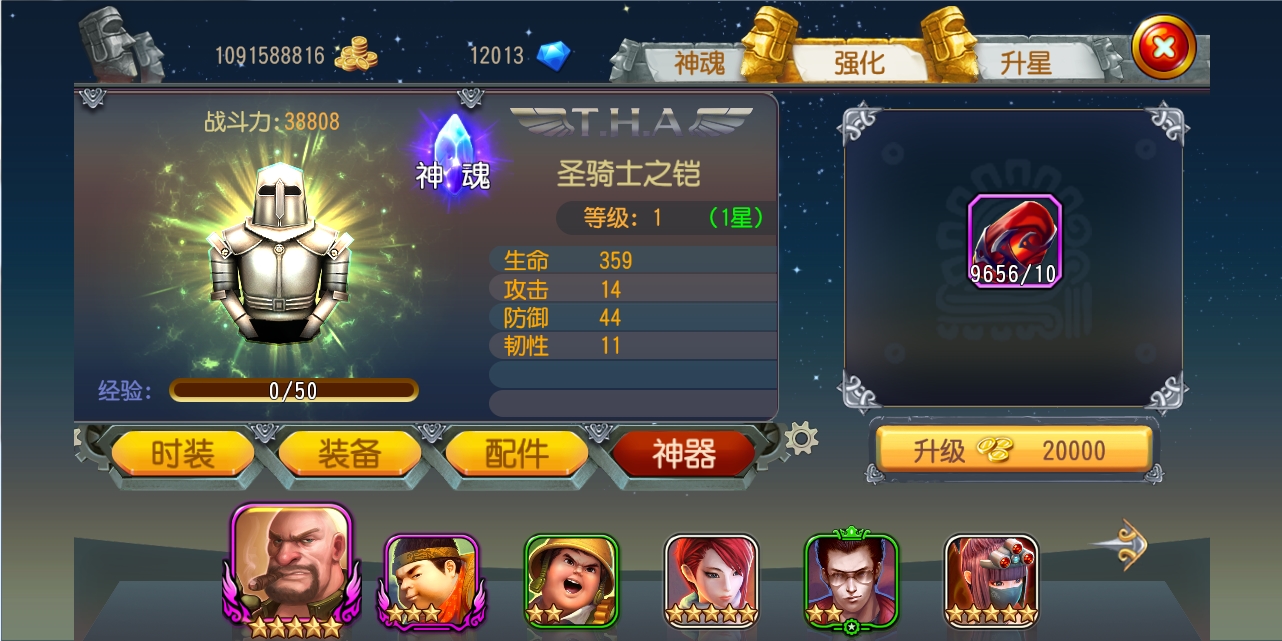Select the red material item slot
This screenshot has height=641, width=1282.
(x=1014, y=241)
